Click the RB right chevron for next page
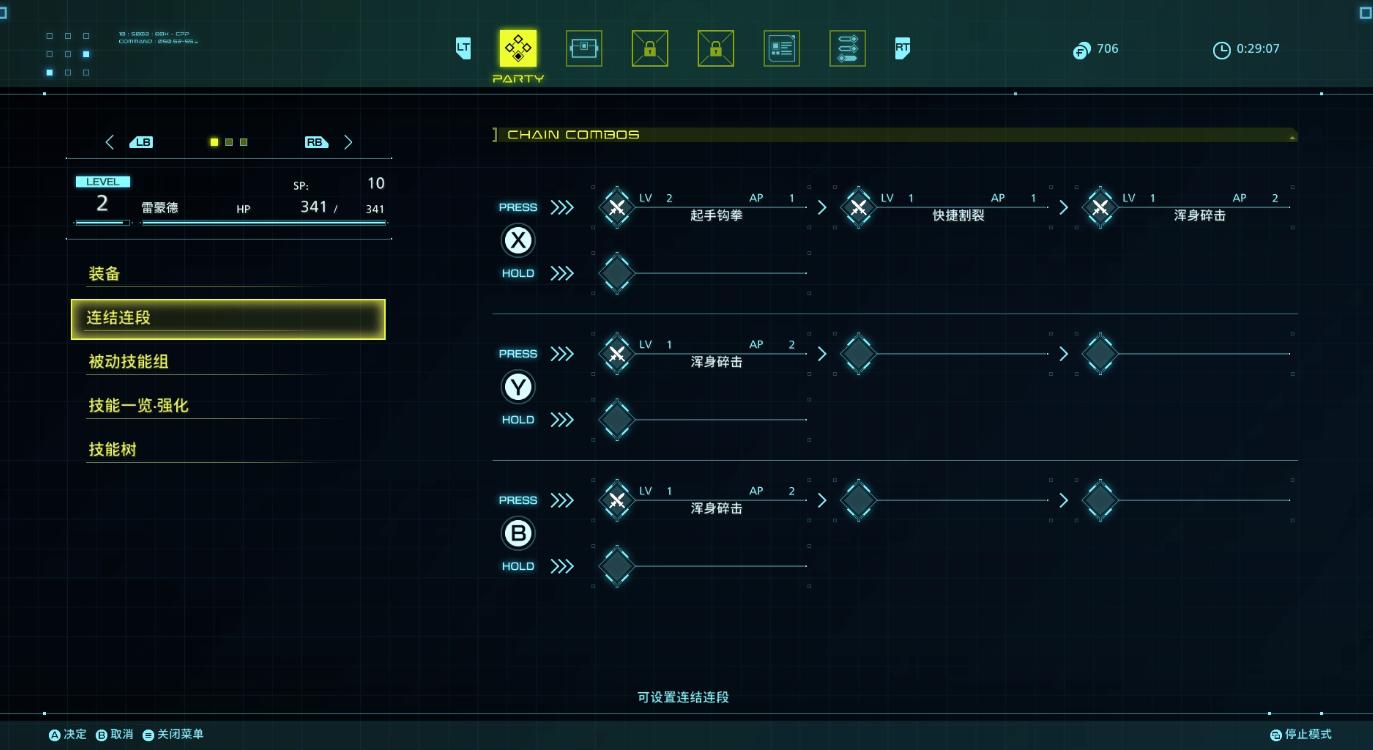 click(x=348, y=142)
